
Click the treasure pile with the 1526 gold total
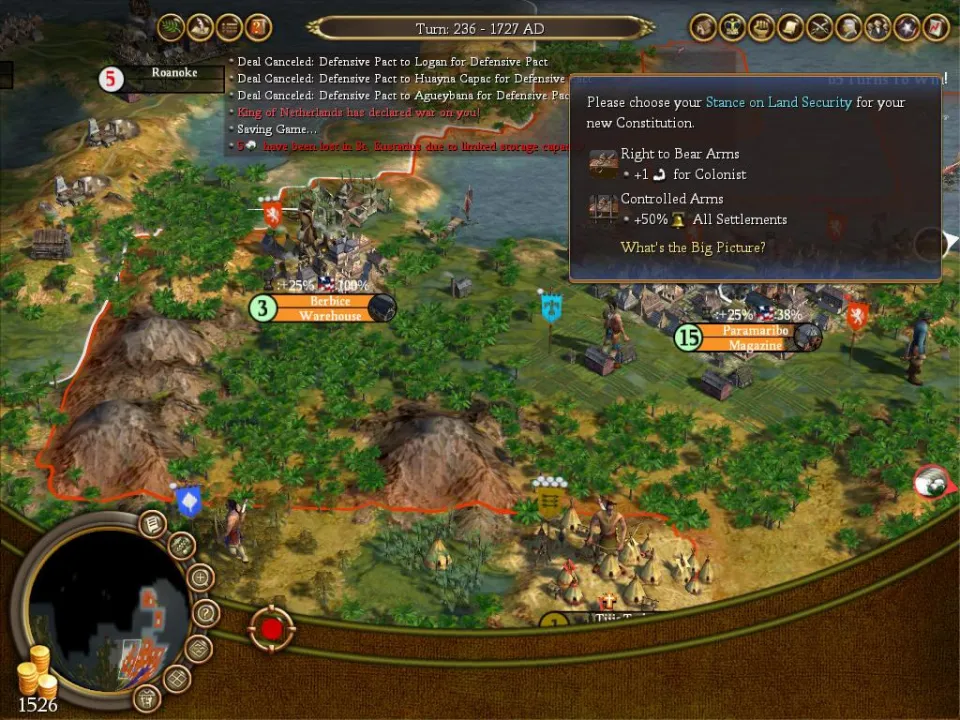click(35, 671)
